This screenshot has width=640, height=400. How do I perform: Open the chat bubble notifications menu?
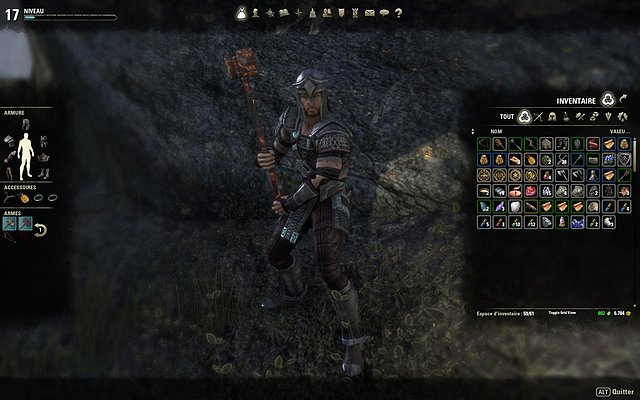pos(384,13)
